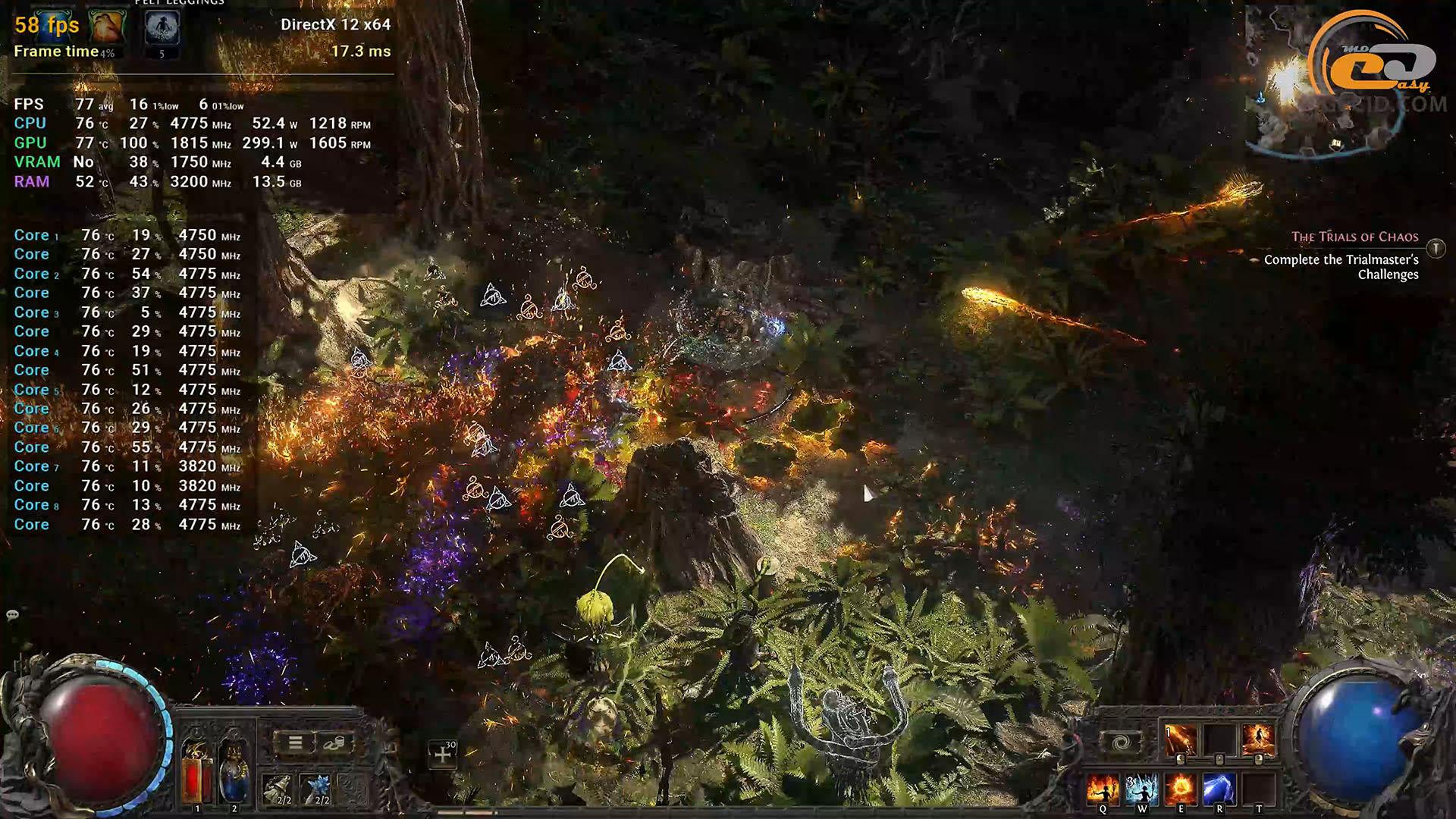The height and width of the screenshot is (819, 1456).
Task: Activate the figure-in-flames skill above the hotbar
Action: tap(1257, 740)
